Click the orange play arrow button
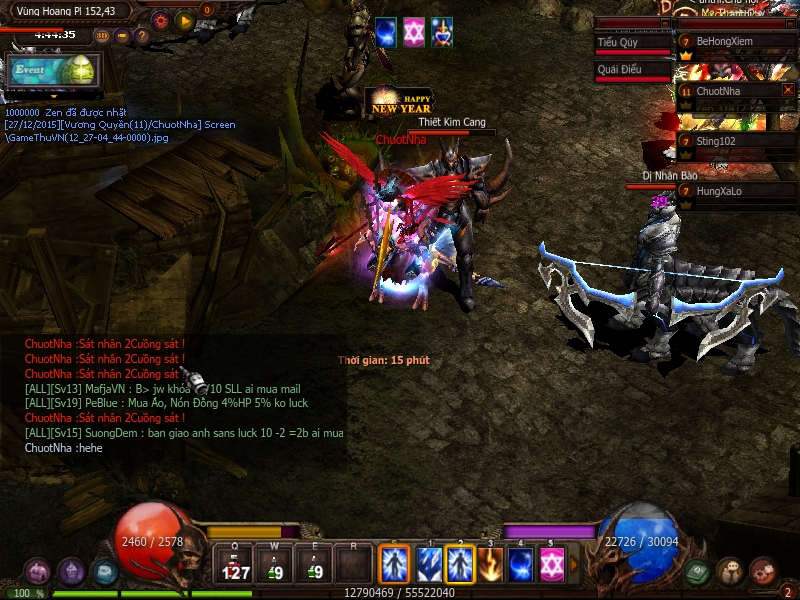 click(x=185, y=20)
